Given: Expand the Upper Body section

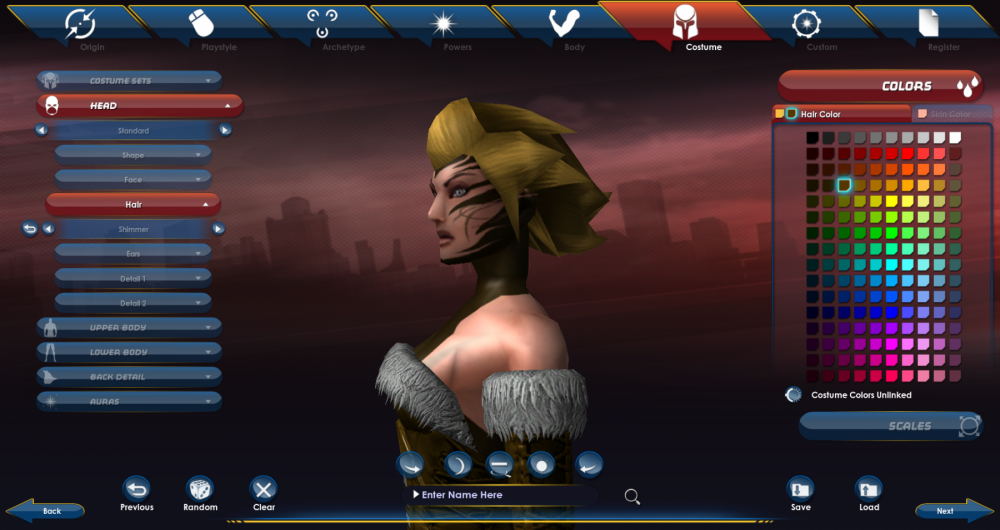Looking at the screenshot, I should [x=129, y=327].
